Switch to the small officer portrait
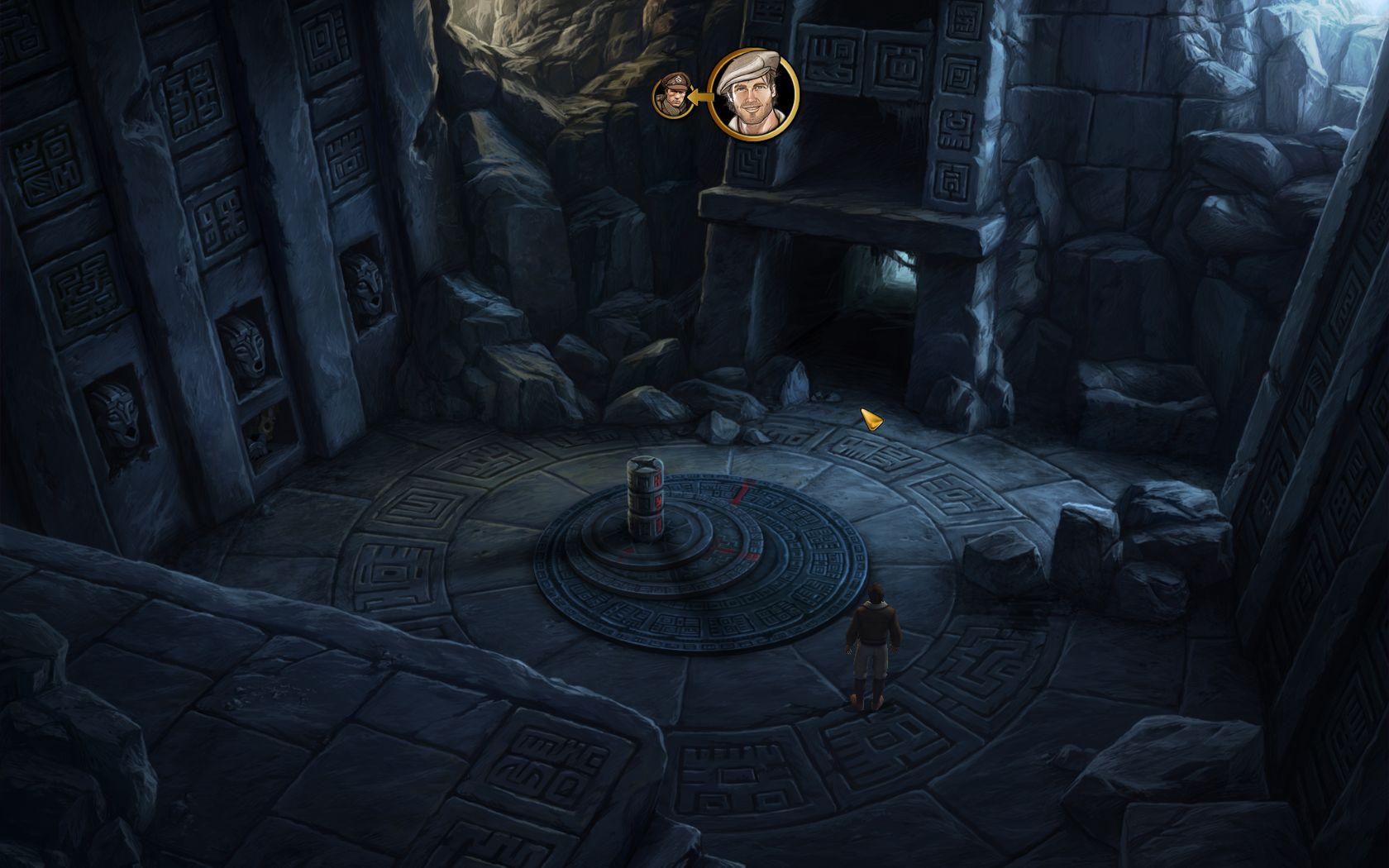The width and height of the screenshot is (1389, 868). coord(672,95)
